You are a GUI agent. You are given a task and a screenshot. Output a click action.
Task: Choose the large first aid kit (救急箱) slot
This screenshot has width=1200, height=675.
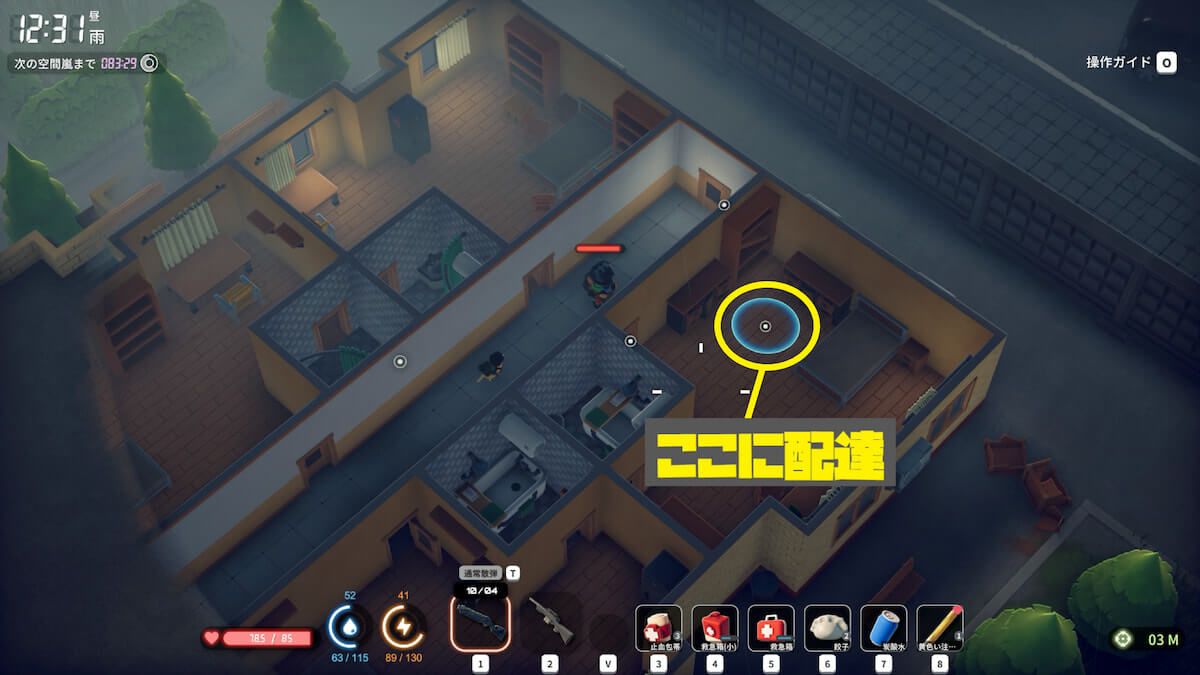point(771,628)
